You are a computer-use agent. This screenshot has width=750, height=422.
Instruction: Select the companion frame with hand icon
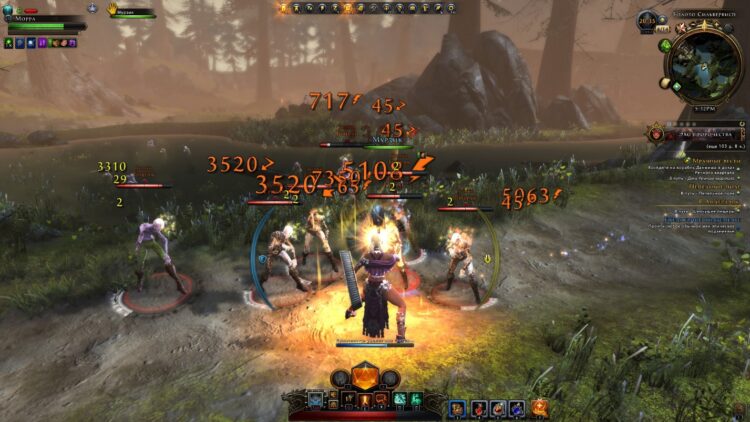[x=132, y=11]
